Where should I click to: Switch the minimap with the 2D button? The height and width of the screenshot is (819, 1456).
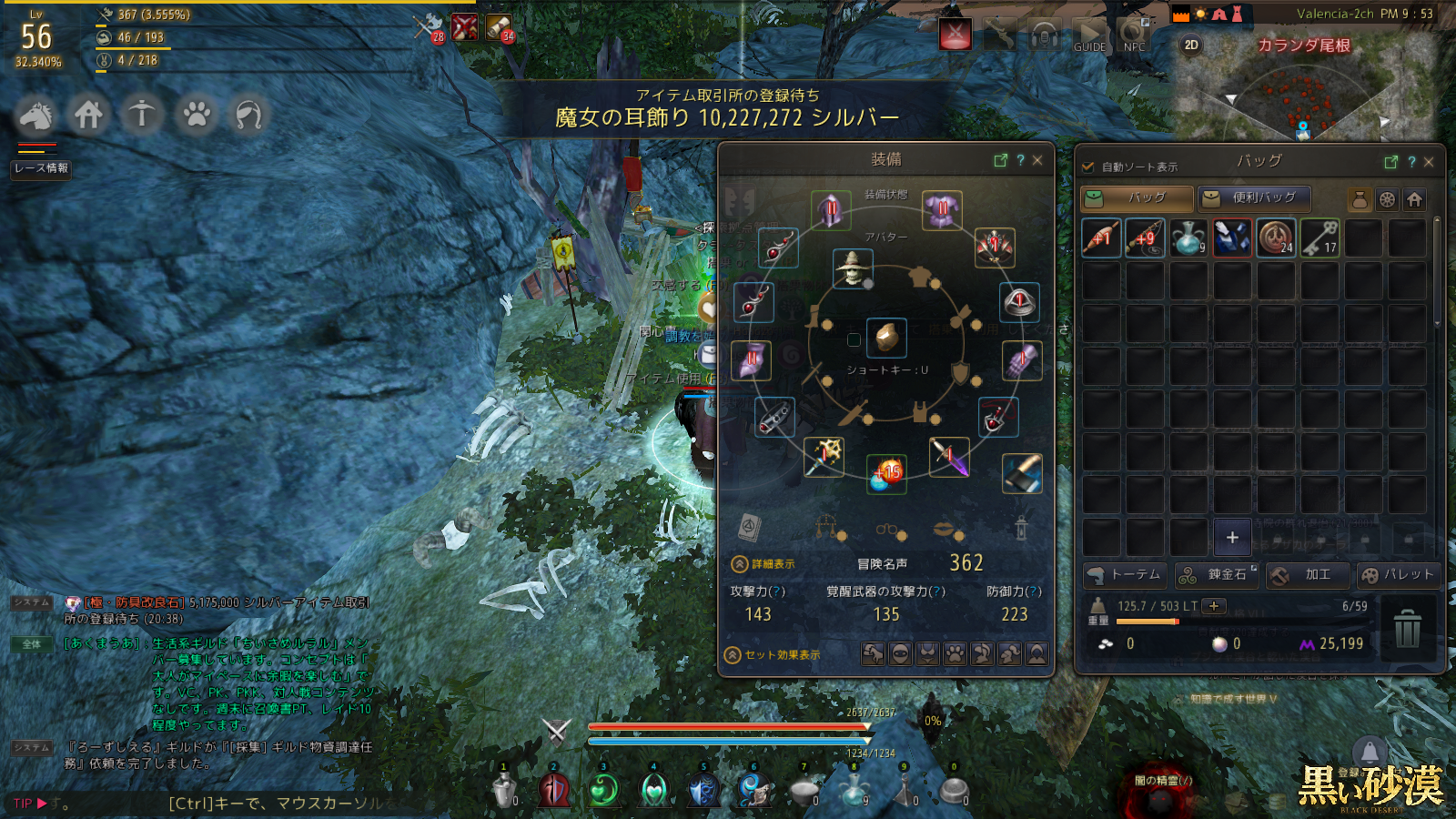[1191, 45]
